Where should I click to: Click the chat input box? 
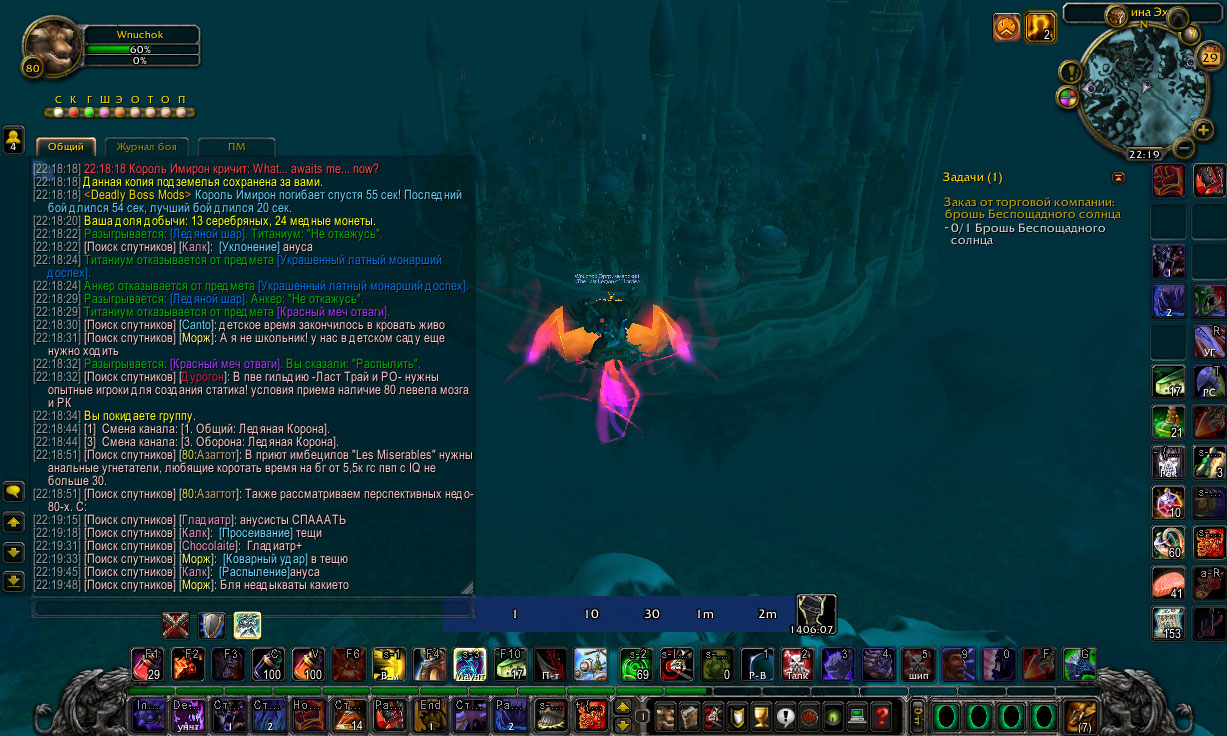tap(250, 607)
